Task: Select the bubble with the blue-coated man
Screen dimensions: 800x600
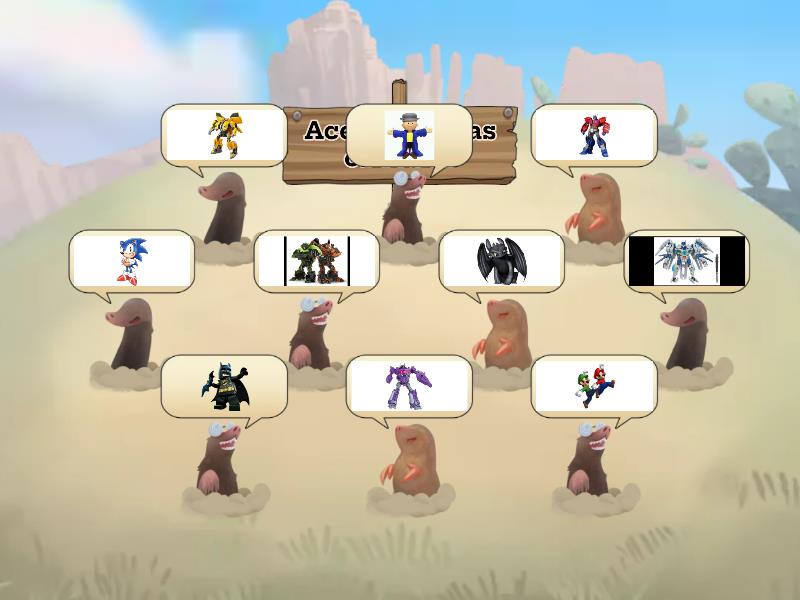Action: coord(409,135)
